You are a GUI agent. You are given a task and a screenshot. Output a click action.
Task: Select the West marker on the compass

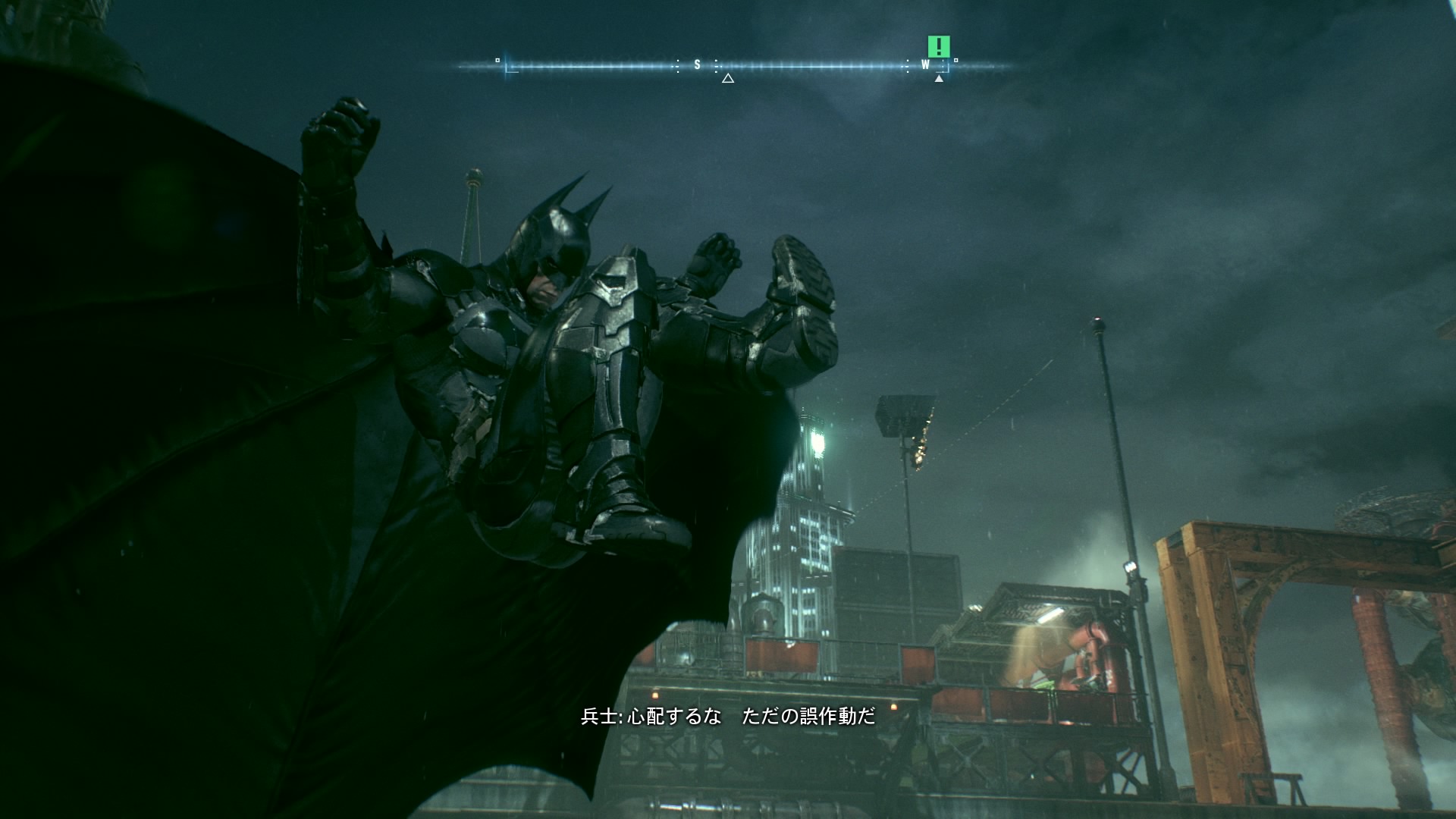925,65
